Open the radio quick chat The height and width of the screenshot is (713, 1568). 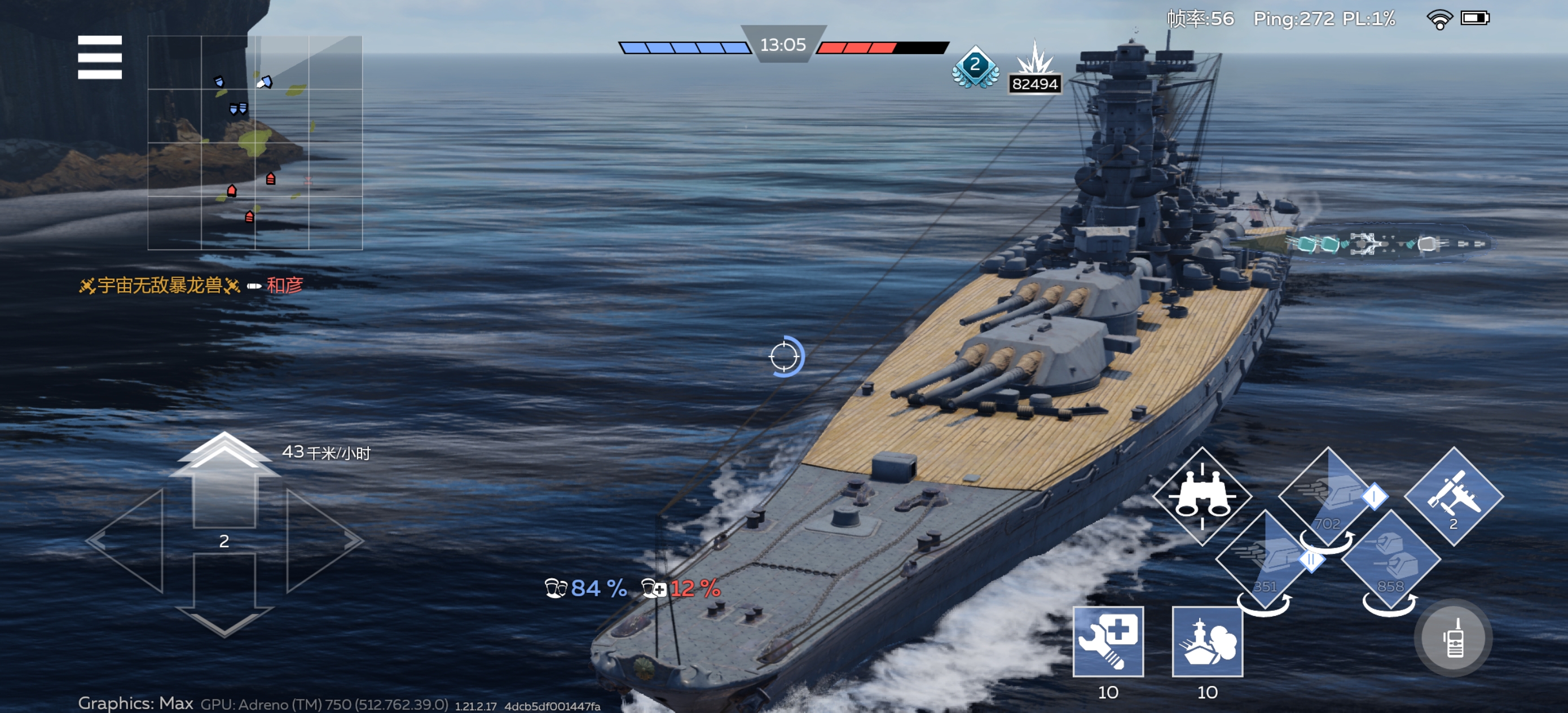[1454, 638]
